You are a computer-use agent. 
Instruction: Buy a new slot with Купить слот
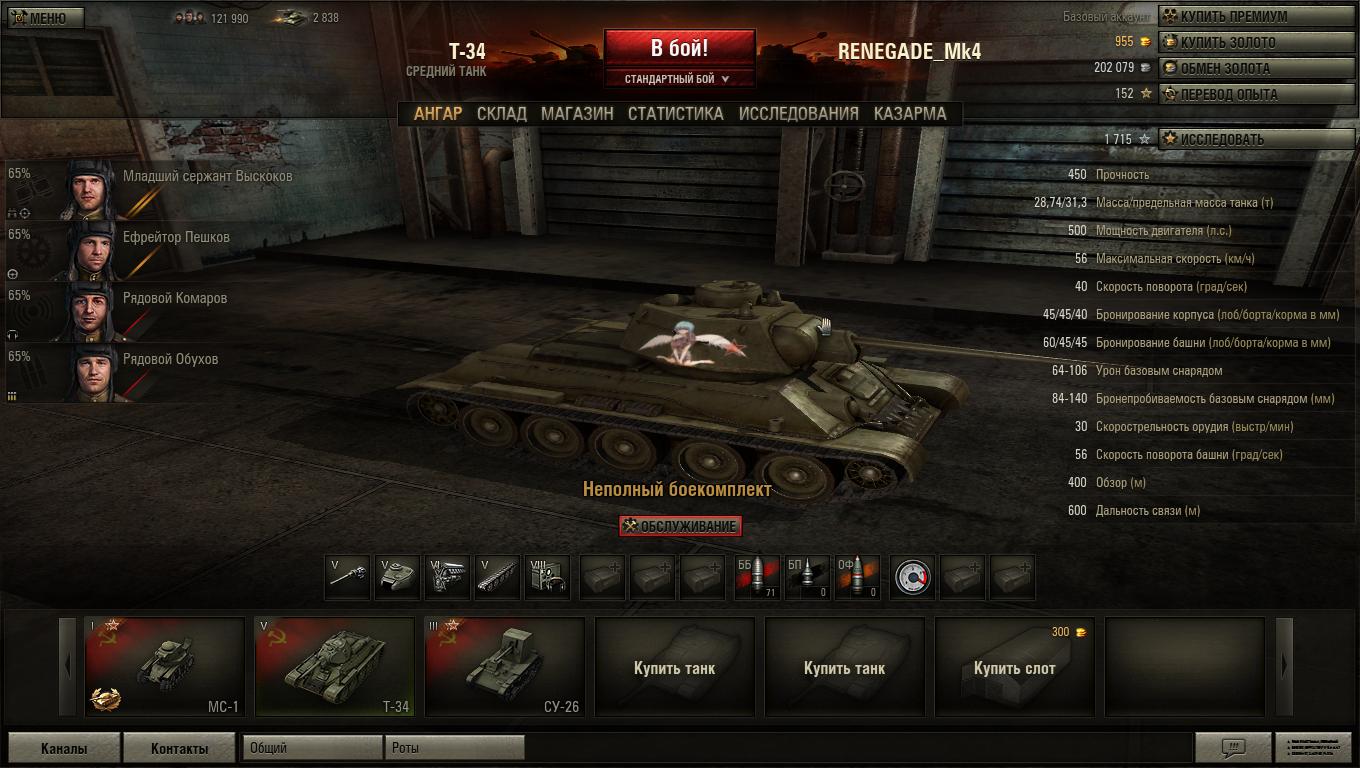pyautogui.click(x=1014, y=667)
